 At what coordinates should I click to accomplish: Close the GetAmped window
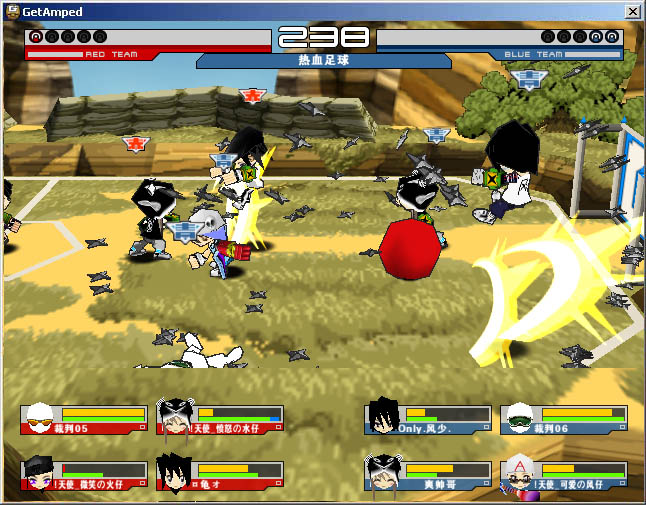click(632, 11)
